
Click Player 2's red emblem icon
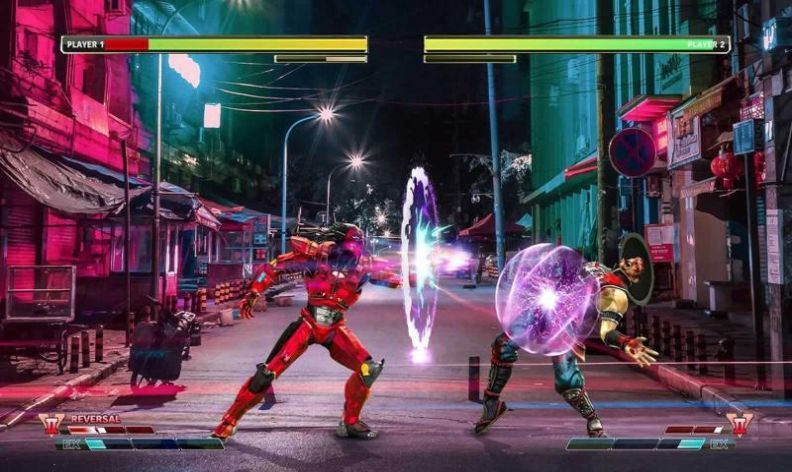tap(740, 424)
